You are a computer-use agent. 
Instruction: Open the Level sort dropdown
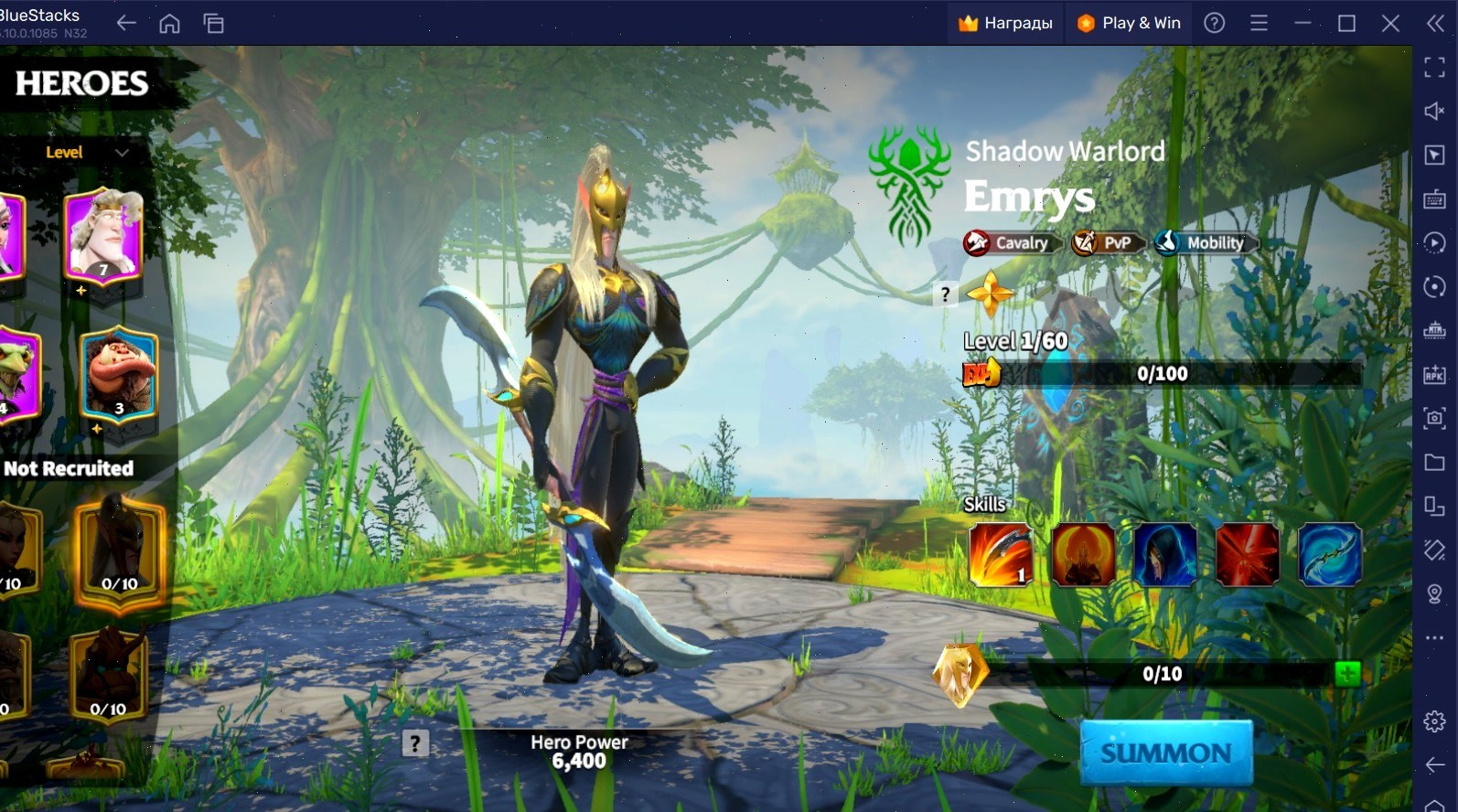point(87,153)
